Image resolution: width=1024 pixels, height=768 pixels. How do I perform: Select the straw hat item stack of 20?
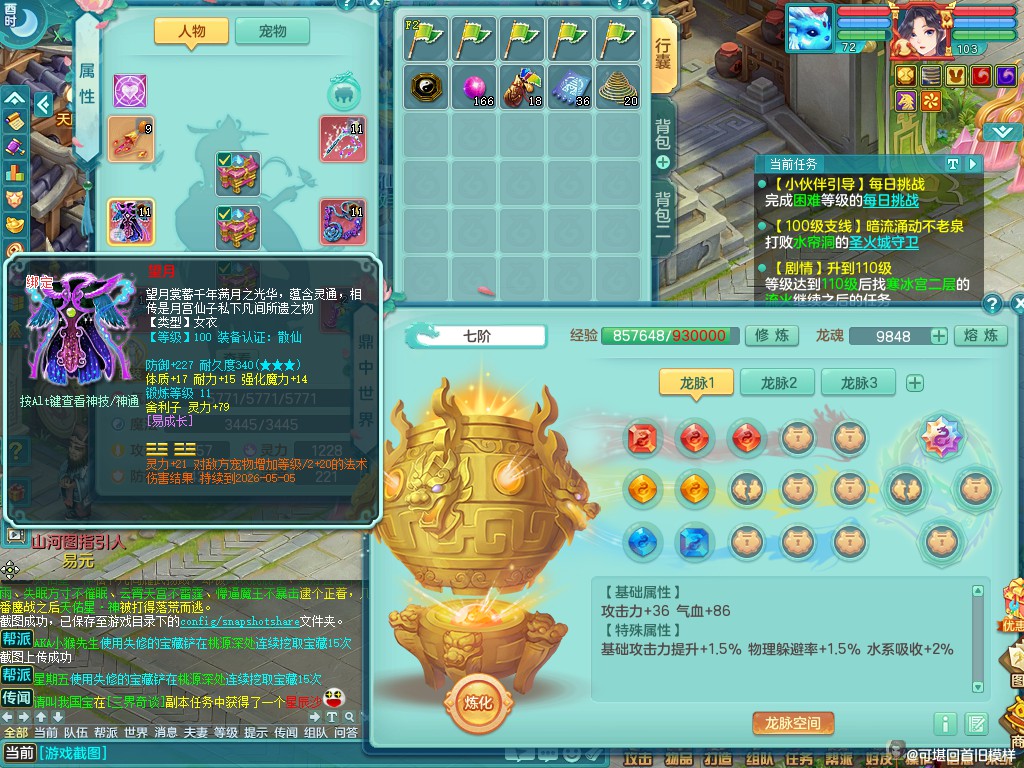[x=618, y=88]
